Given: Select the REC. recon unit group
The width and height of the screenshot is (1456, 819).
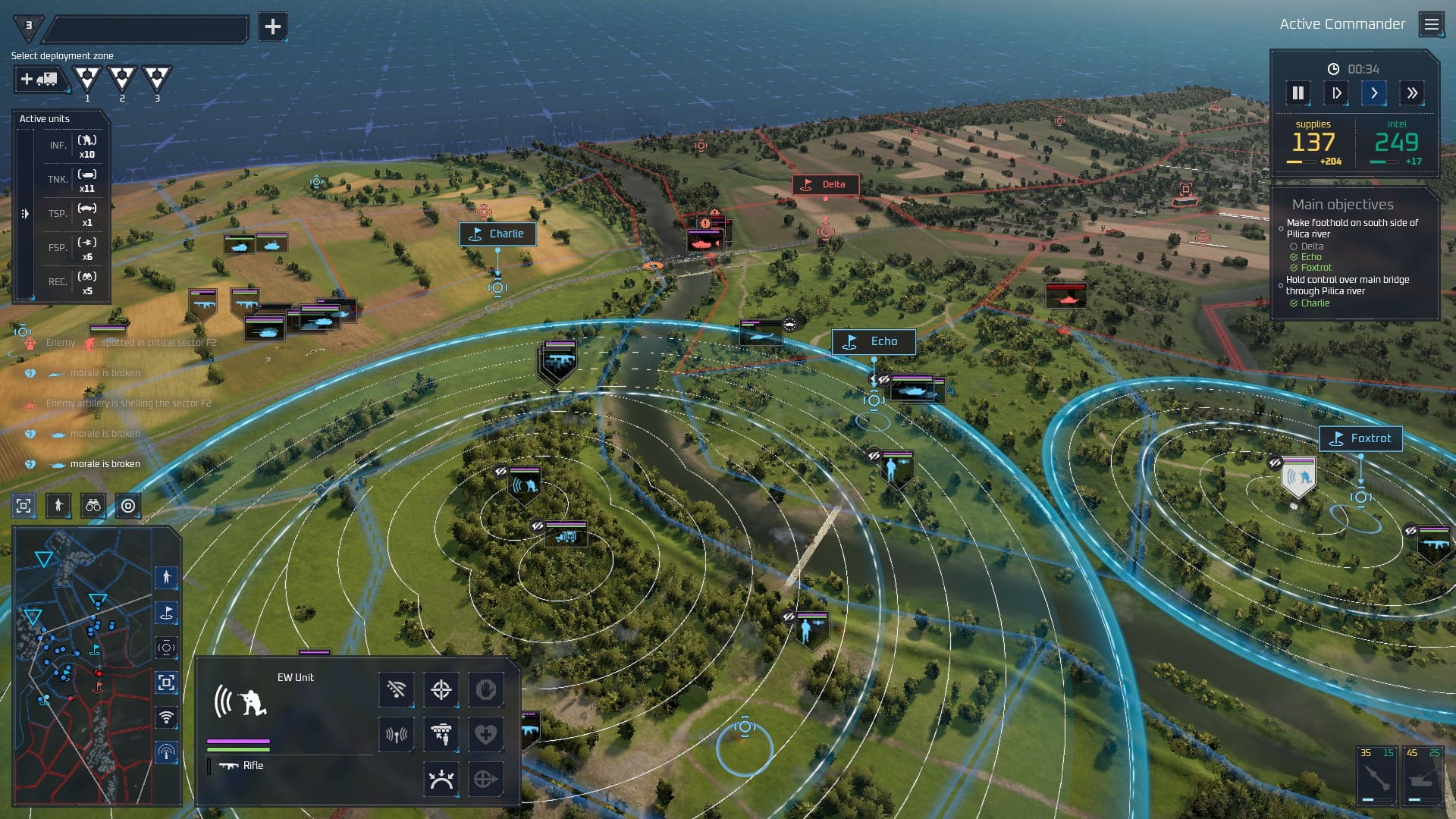Looking at the screenshot, I should tap(73, 282).
